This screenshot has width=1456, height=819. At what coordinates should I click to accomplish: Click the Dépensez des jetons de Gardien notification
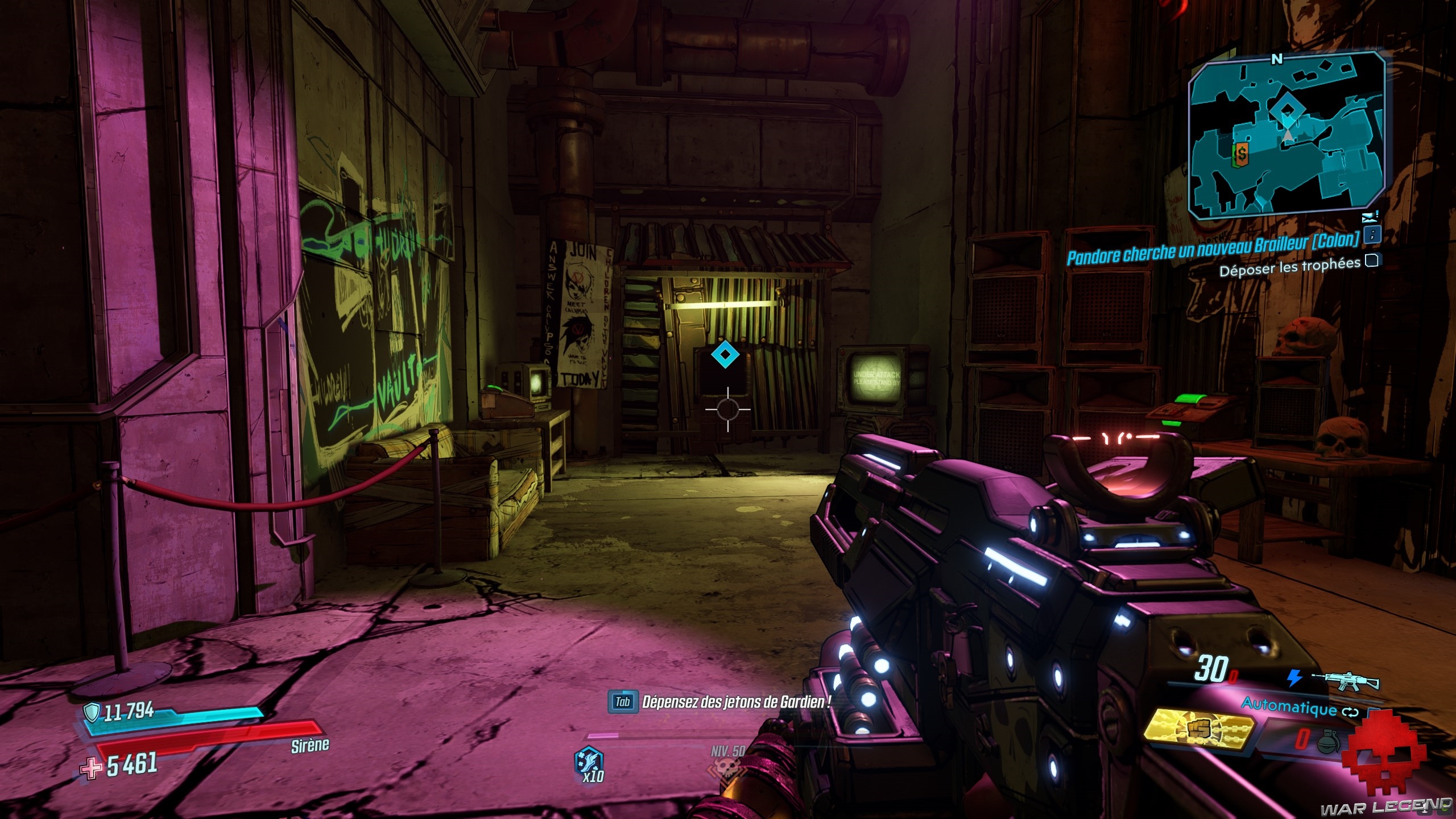pos(735,702)
